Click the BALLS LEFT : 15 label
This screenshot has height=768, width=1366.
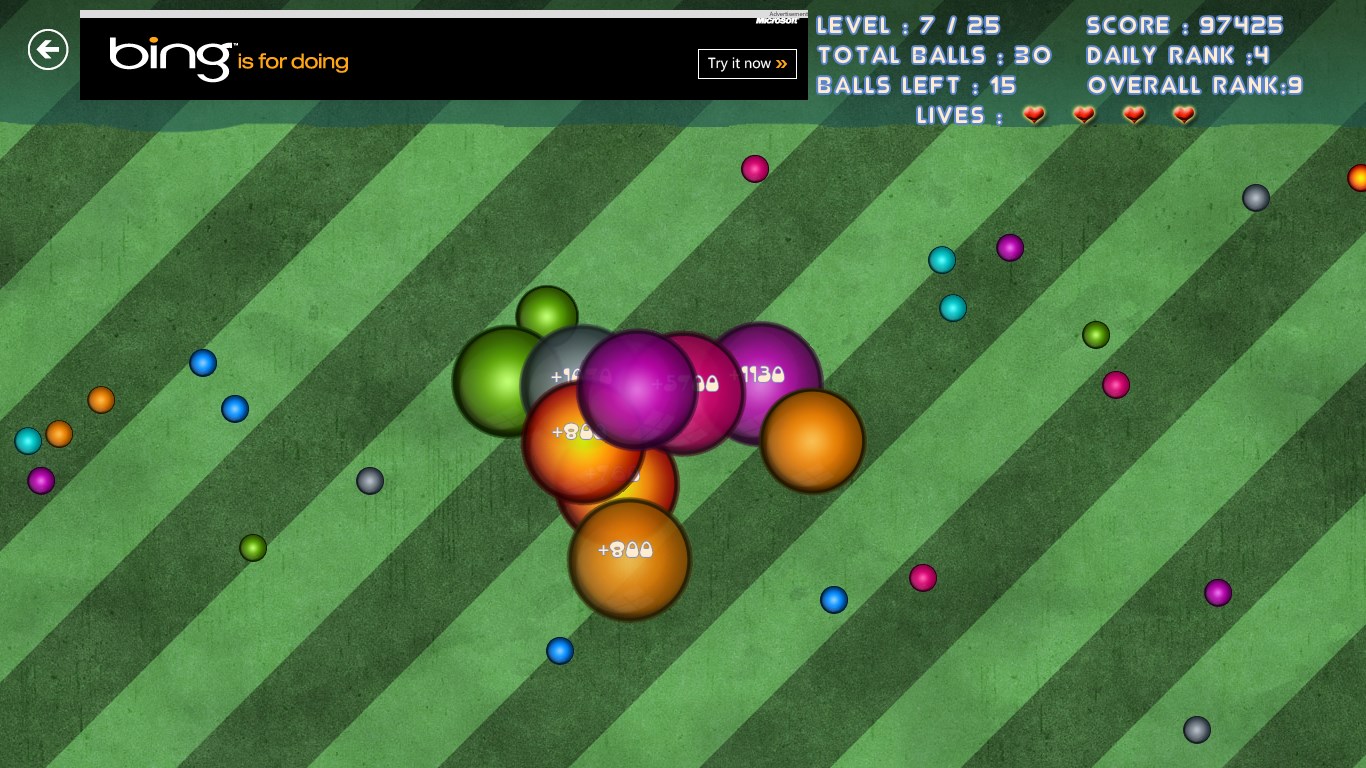pos(916,86)
